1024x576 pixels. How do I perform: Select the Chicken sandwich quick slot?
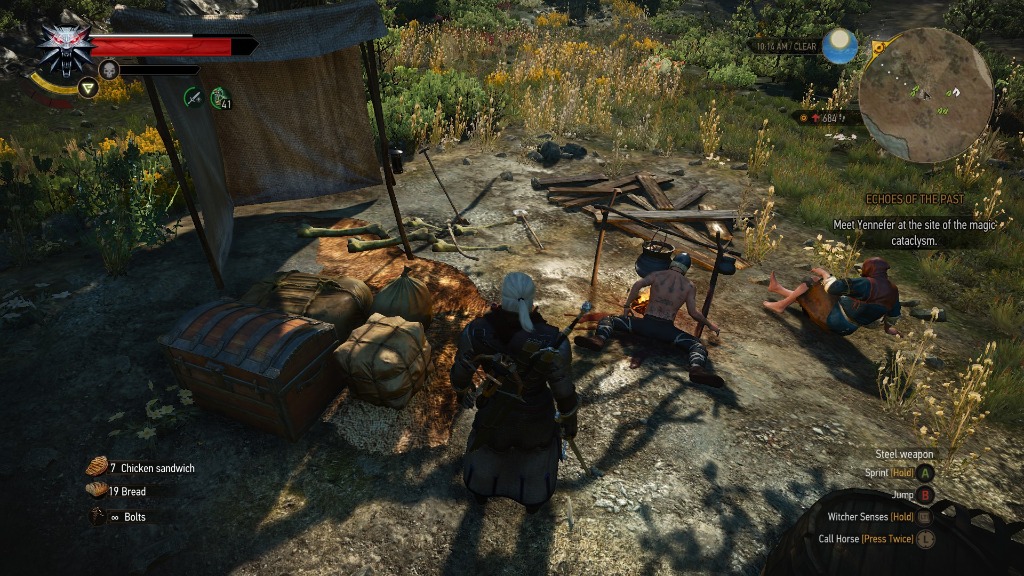(97, 466)
